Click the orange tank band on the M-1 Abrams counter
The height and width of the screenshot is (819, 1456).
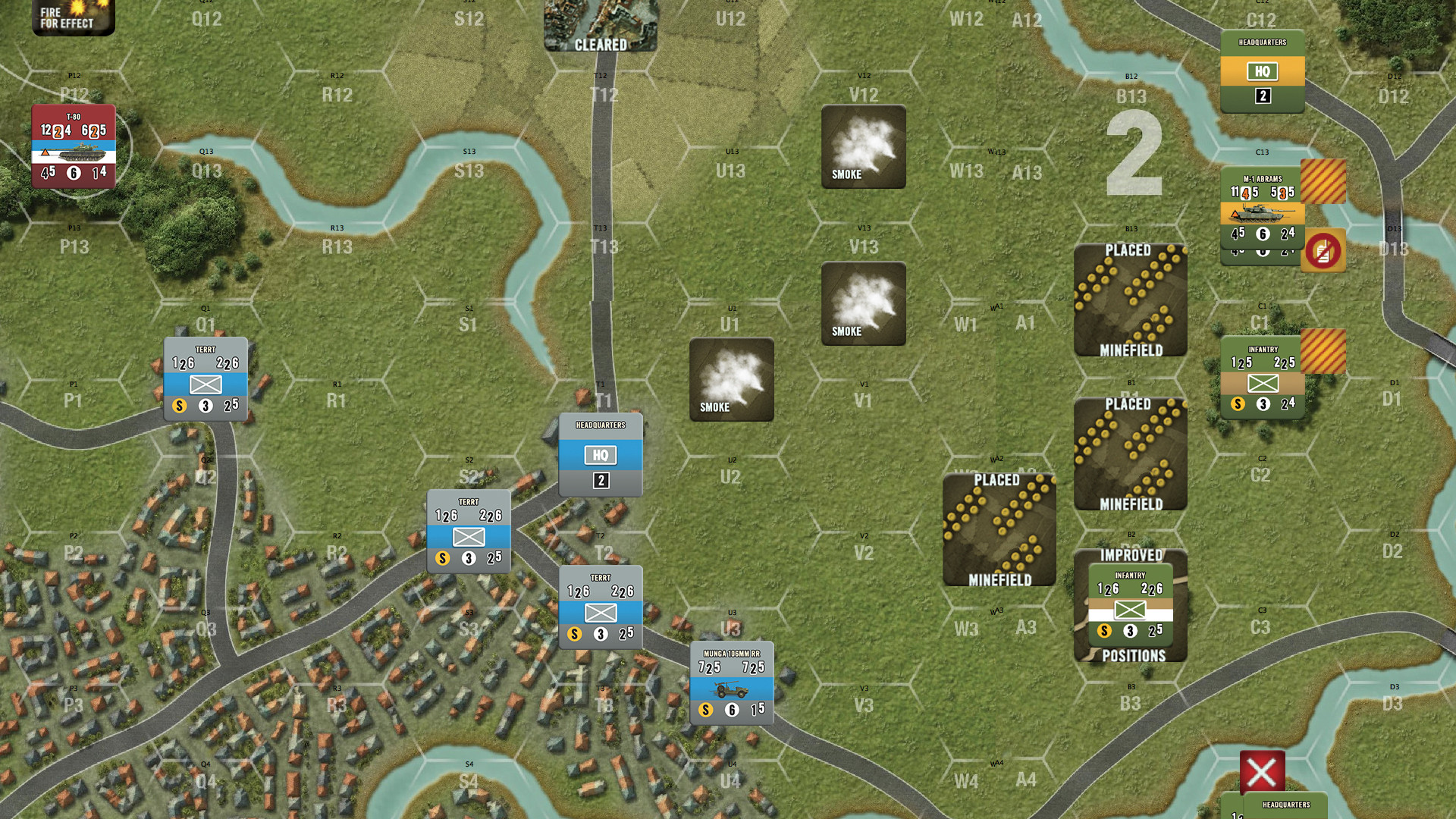(x=1263, y=215)
